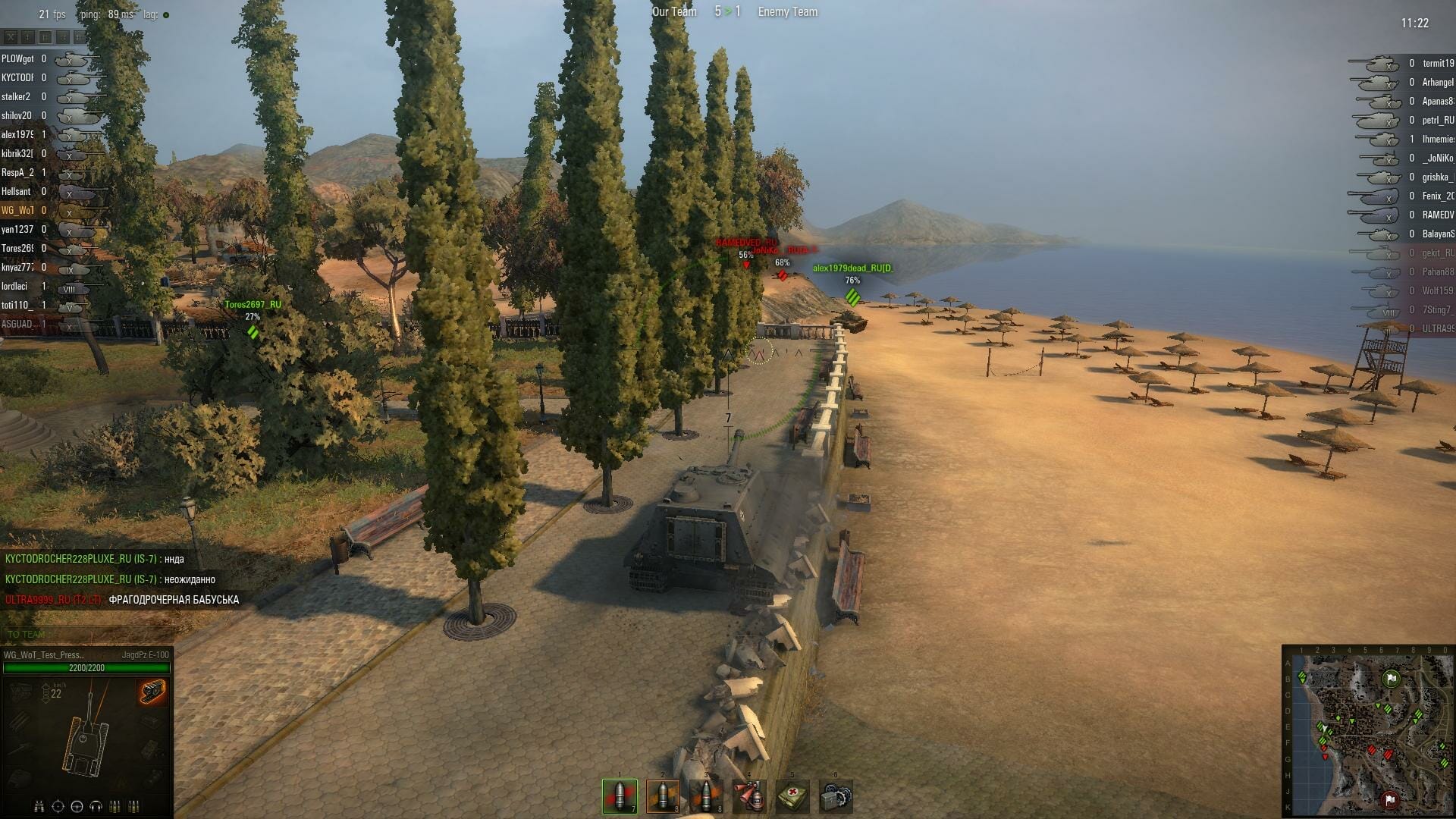Choose the green-tipped shell in slot 3
The height and width of the screenshot is (819, 1456).
(706, 796)
